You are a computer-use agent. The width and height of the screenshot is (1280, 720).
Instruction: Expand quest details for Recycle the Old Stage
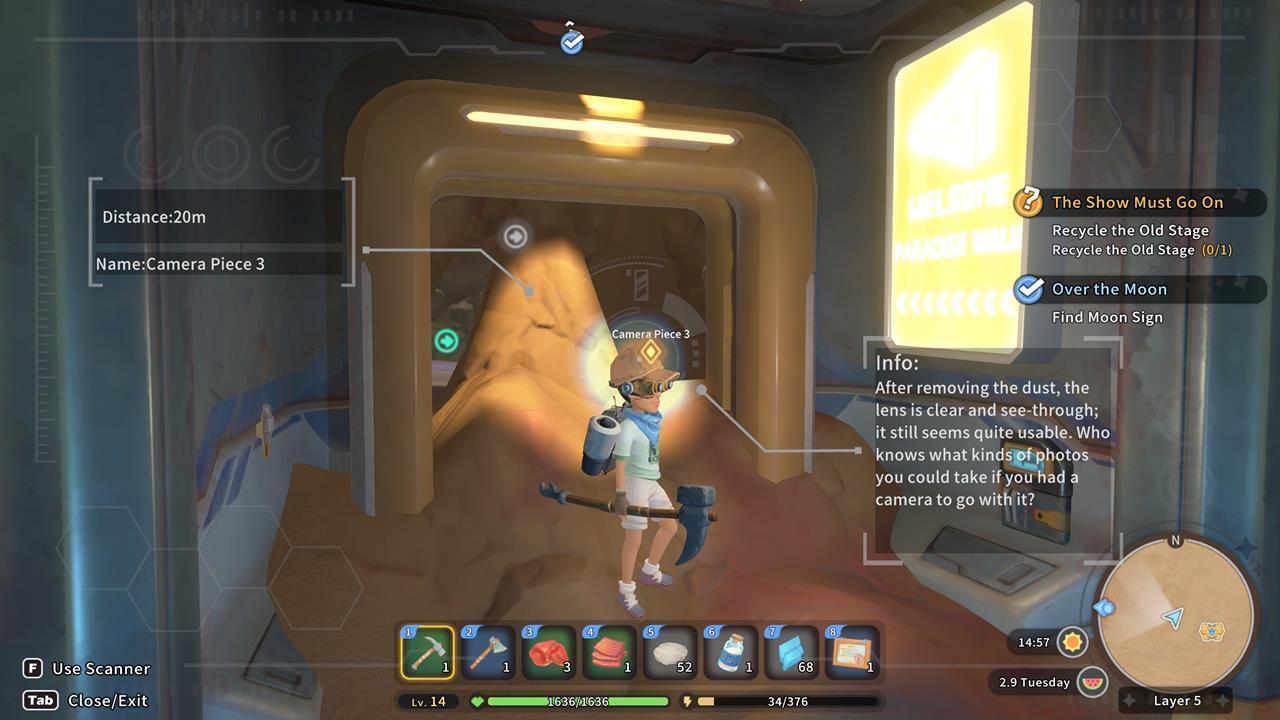coord(1131,230)
